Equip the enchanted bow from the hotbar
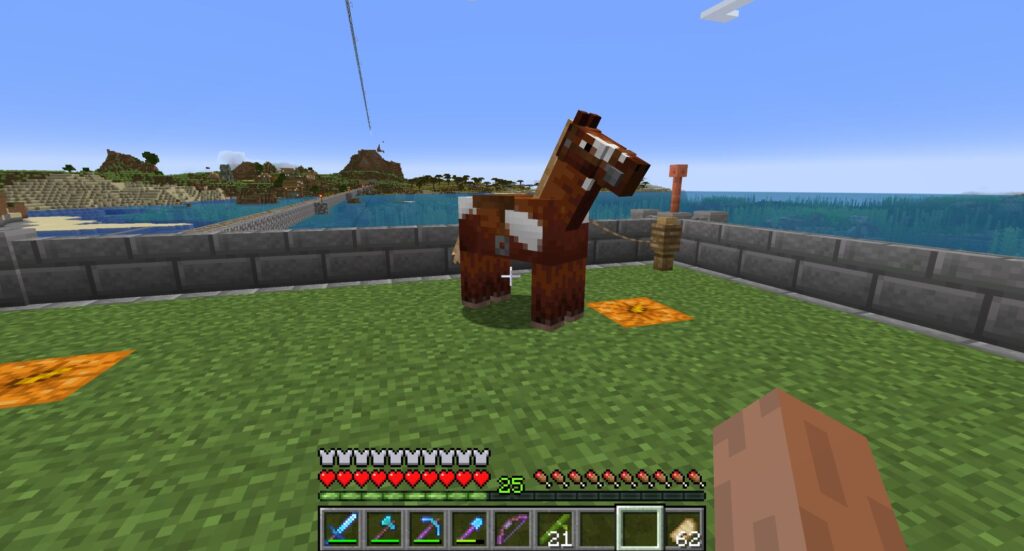Viewport: 1024px width, 551px height. click(x=512, y=527)
